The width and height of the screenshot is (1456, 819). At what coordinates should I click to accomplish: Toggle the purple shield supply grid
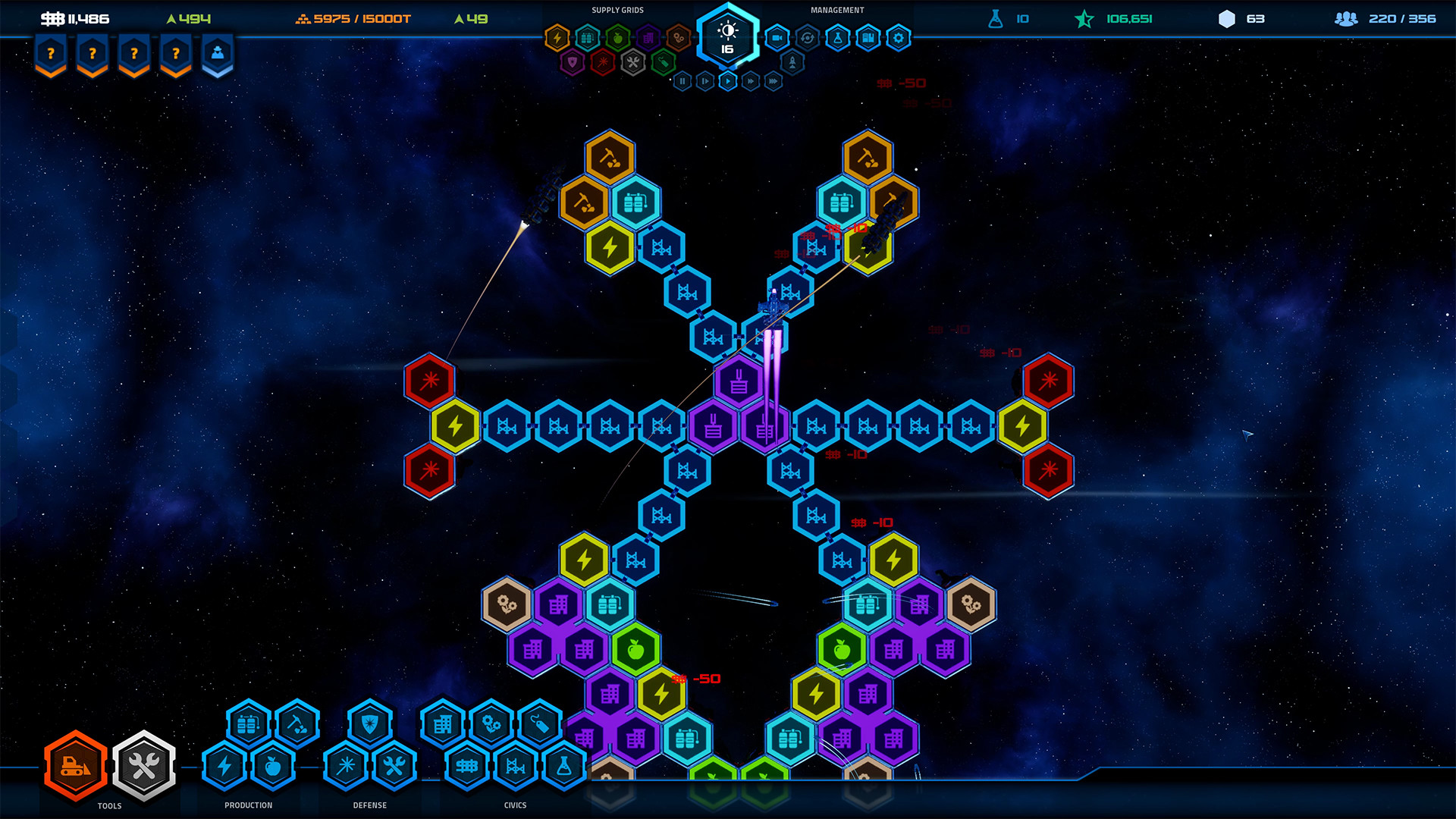pos(574,63)
